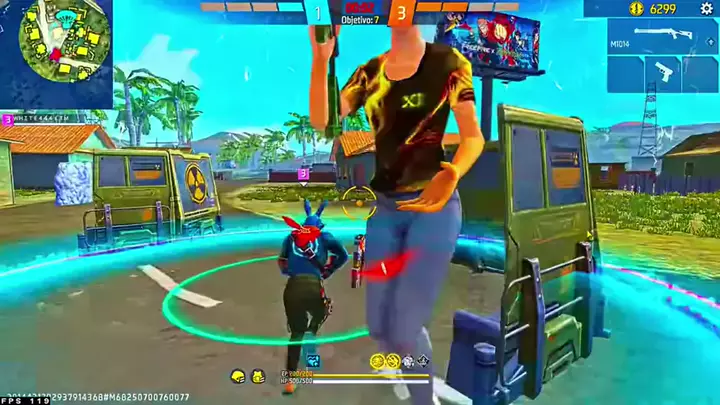Viewport: 720px width, 405px height.
Task: Switch to the pistol weapon slot
Action: tap(663, 73)
